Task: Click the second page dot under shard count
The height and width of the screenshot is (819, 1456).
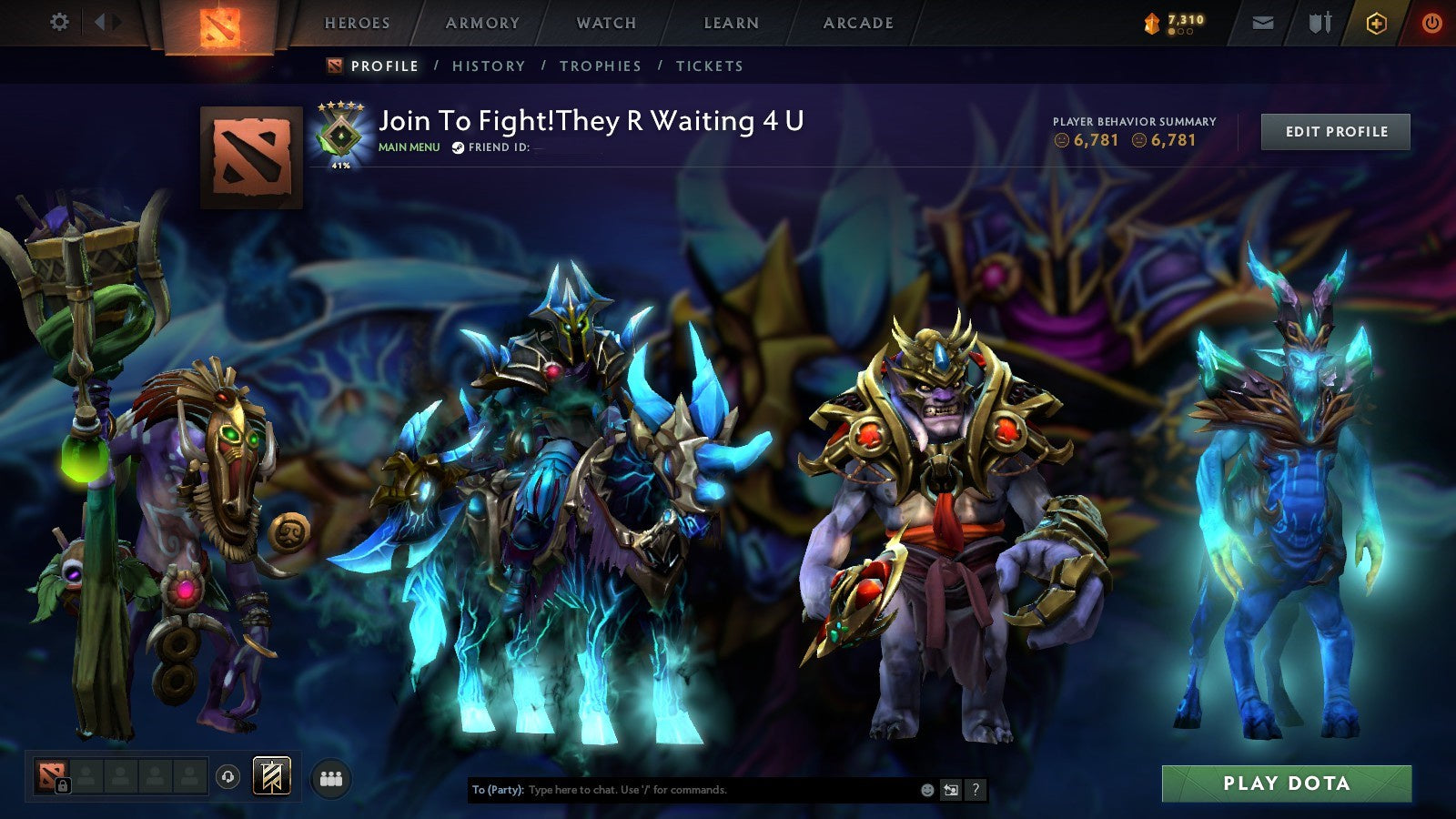Action: [x=1180, y=32]
